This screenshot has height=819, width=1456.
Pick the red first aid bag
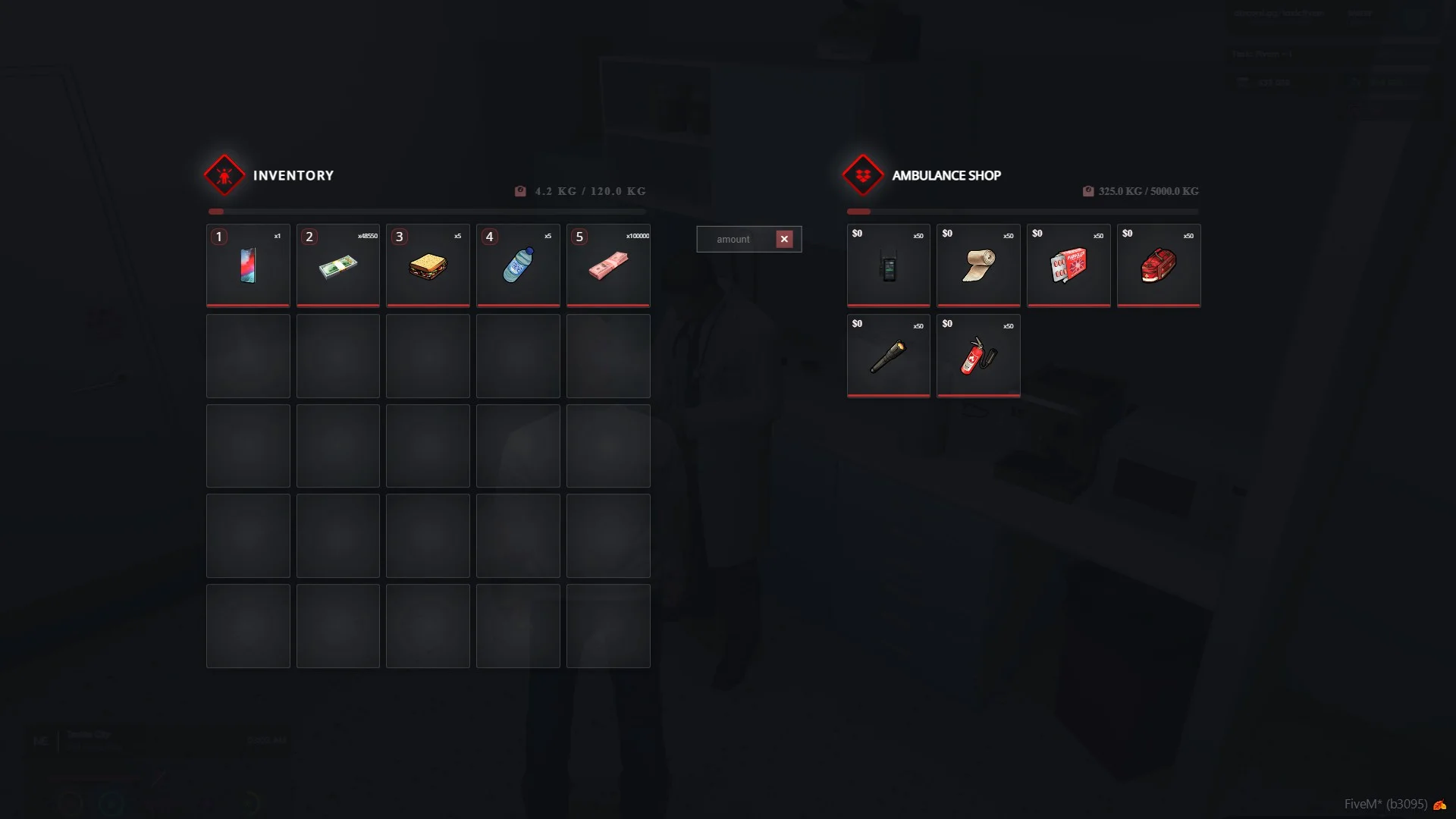(1158, 266)
